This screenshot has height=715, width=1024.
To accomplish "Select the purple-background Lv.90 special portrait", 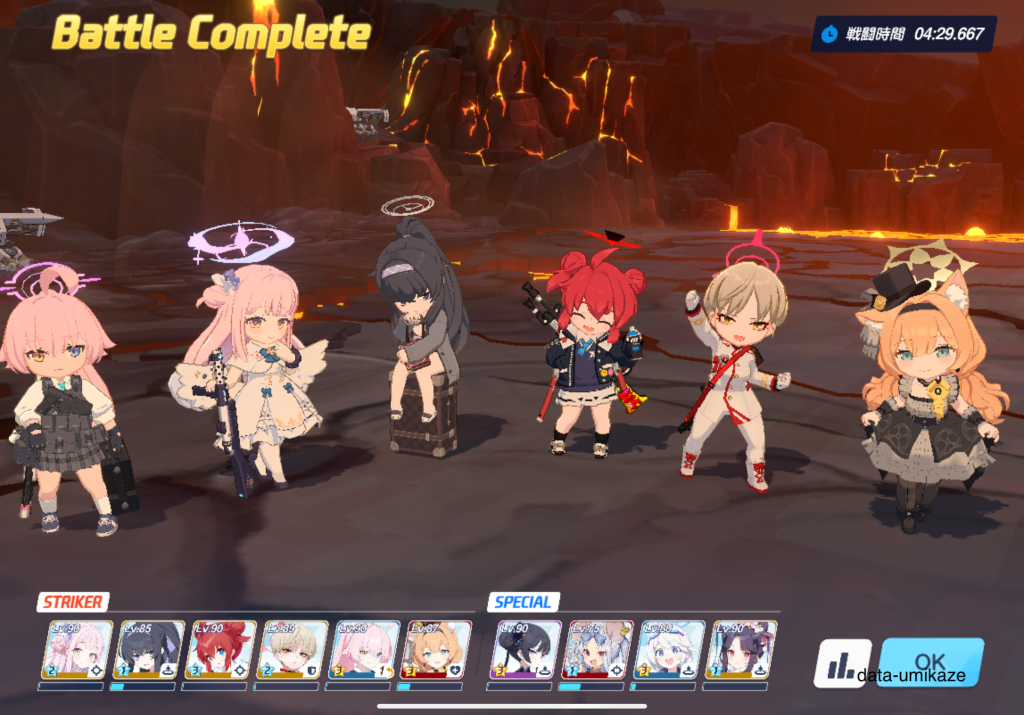I will (x=526, y=650).
